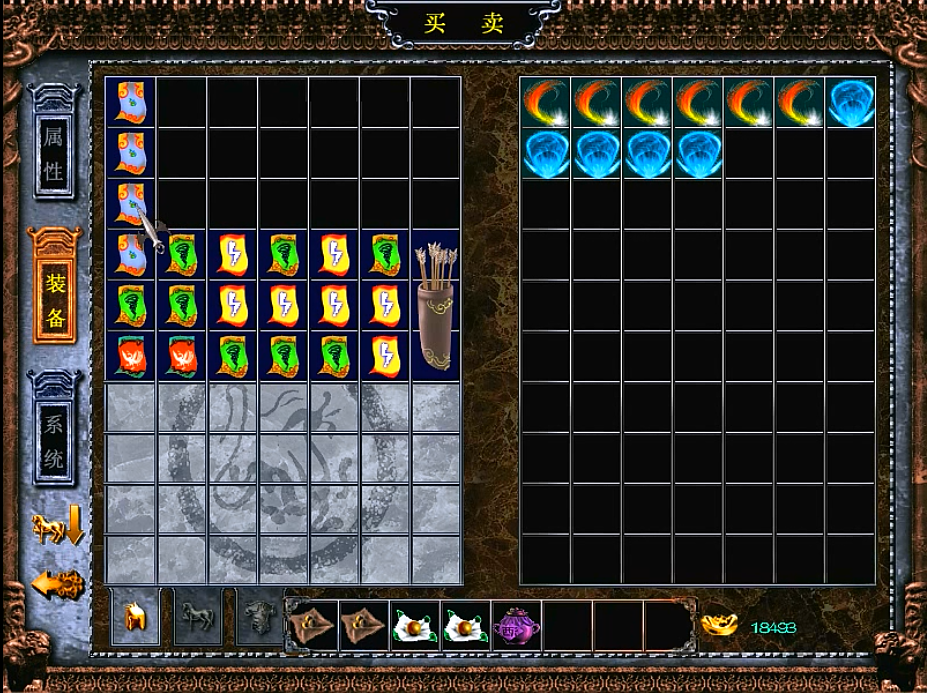Screen dimensions: 927x693
Task: Click the gold ingot currency icon
Action: (x=720, y=626)
